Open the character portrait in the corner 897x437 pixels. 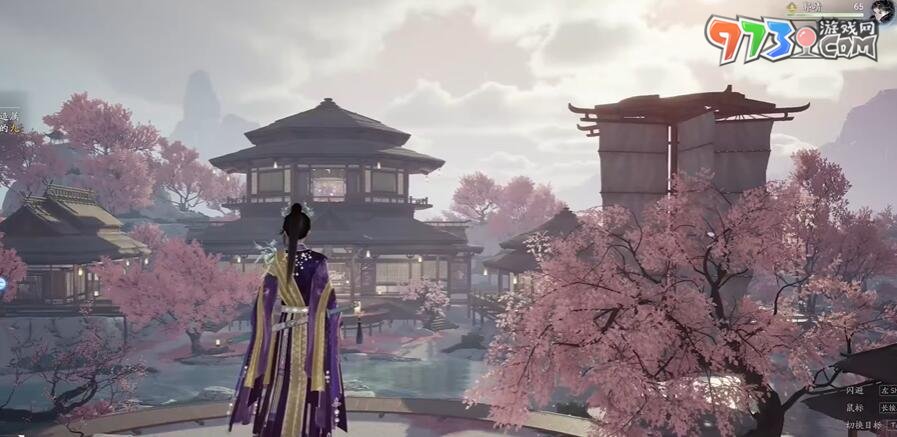[882, 10]
